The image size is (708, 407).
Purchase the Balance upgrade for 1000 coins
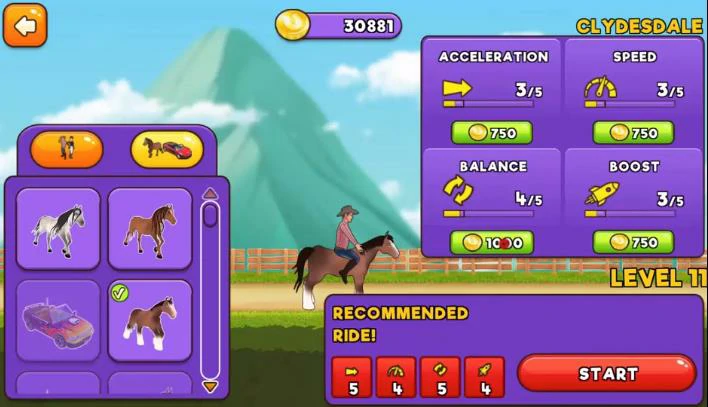[491, 243]
